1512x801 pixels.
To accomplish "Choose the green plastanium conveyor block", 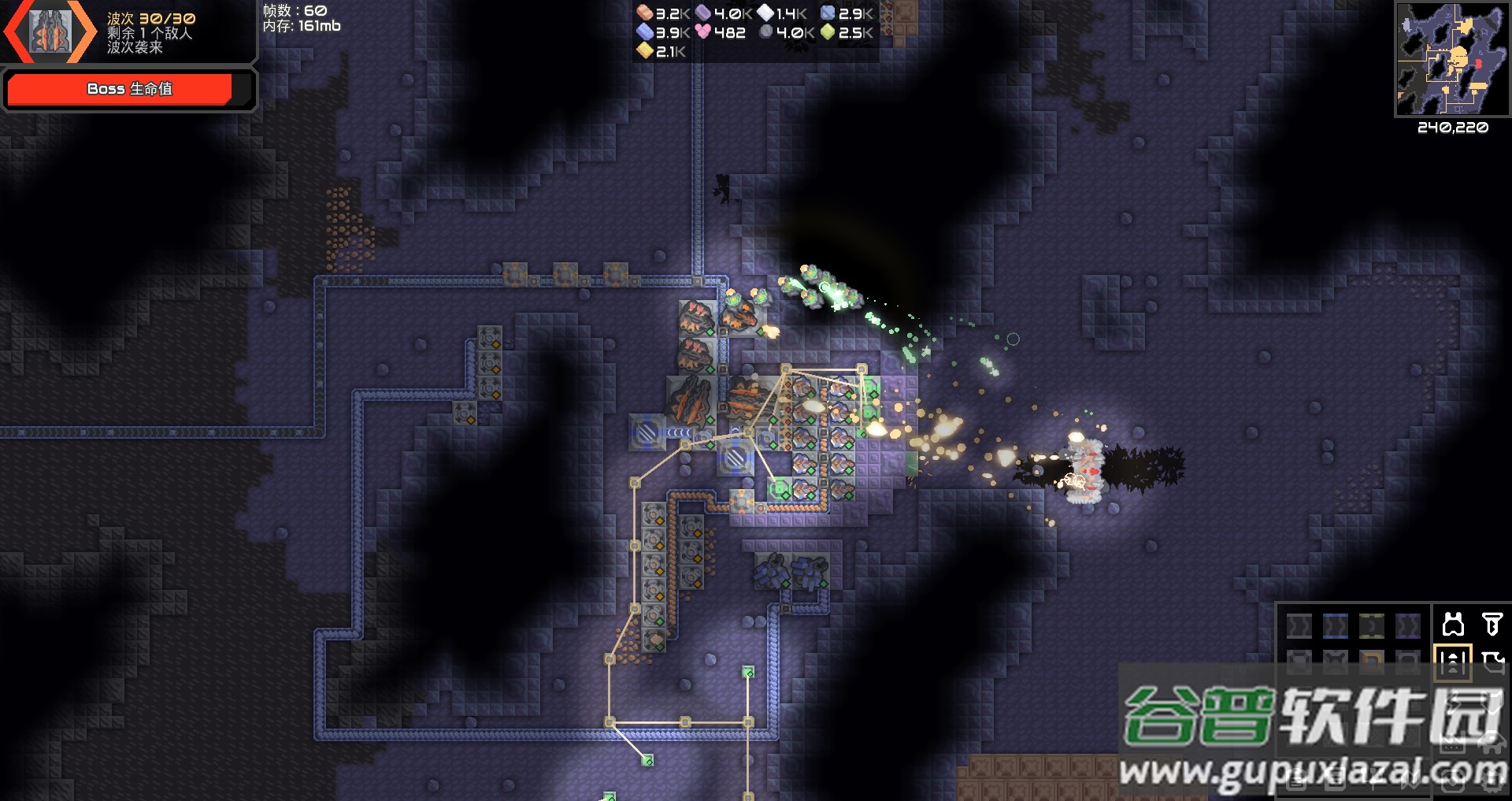I will pos(1372,626).
